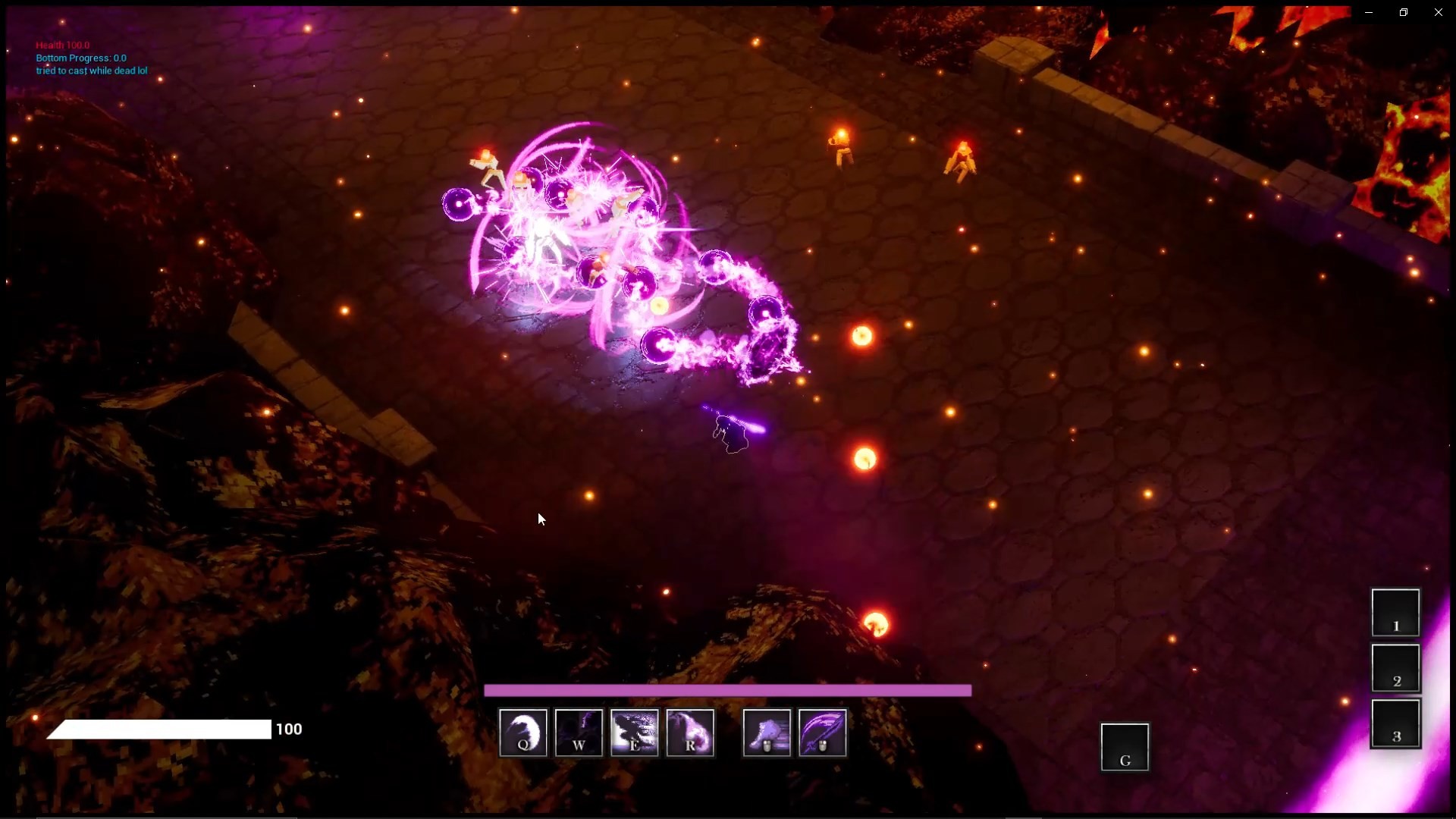Click the 'Health 100.0' status text
This screenshot has height=819, width=1456.
[x=62, y=45]
